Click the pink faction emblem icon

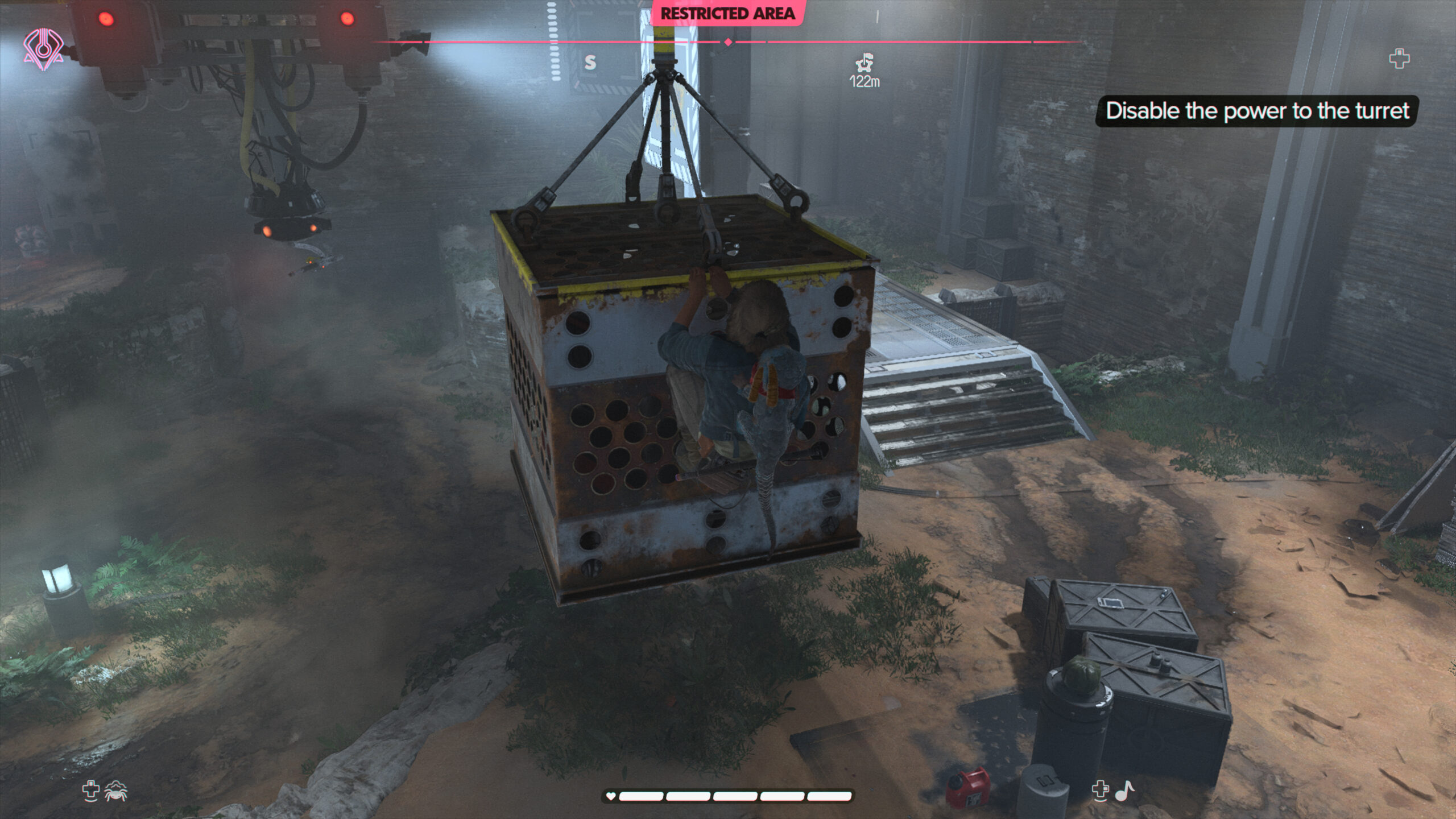point(43,50)
